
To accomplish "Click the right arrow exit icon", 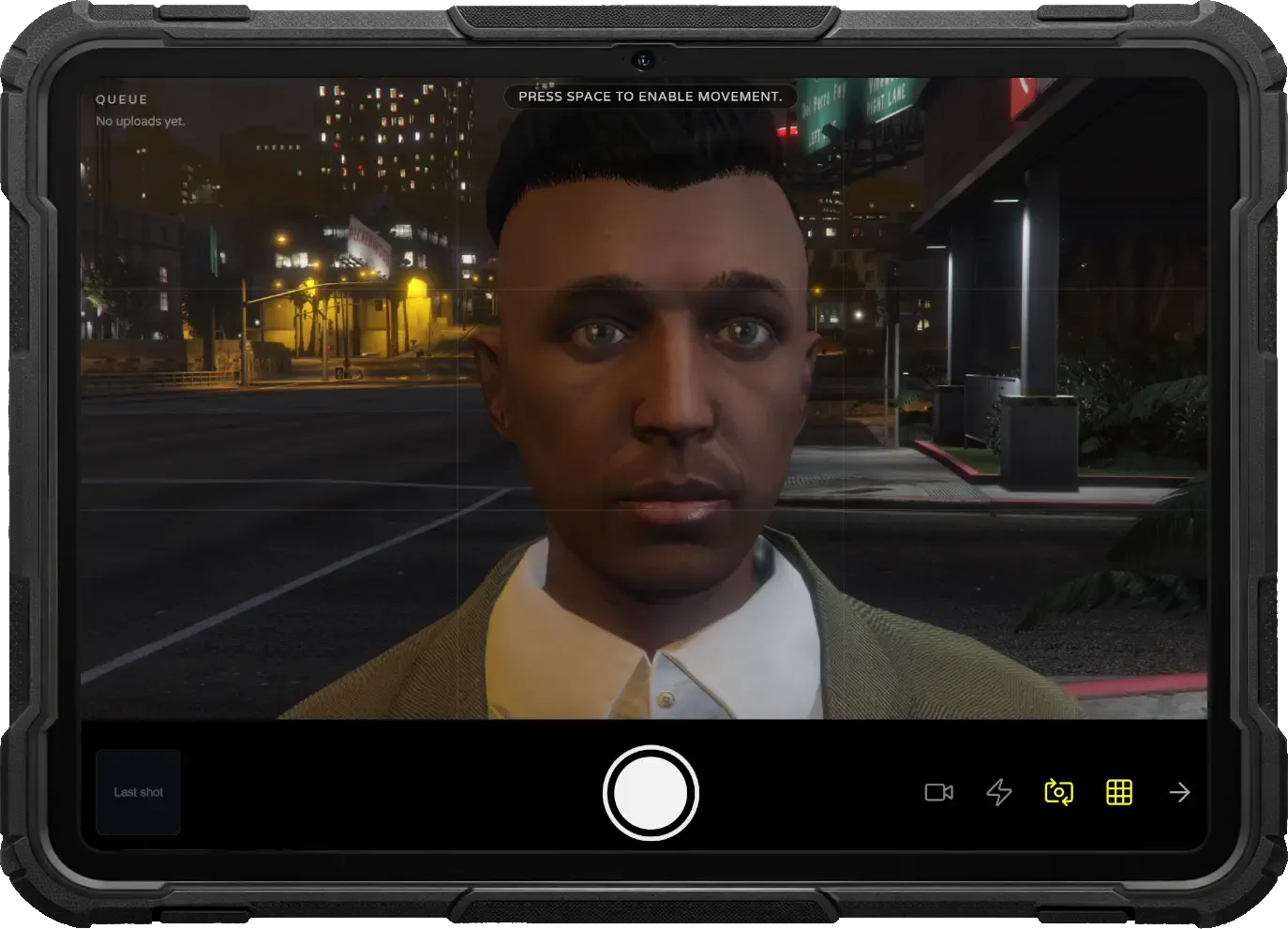I will (x=1179, y=792).
